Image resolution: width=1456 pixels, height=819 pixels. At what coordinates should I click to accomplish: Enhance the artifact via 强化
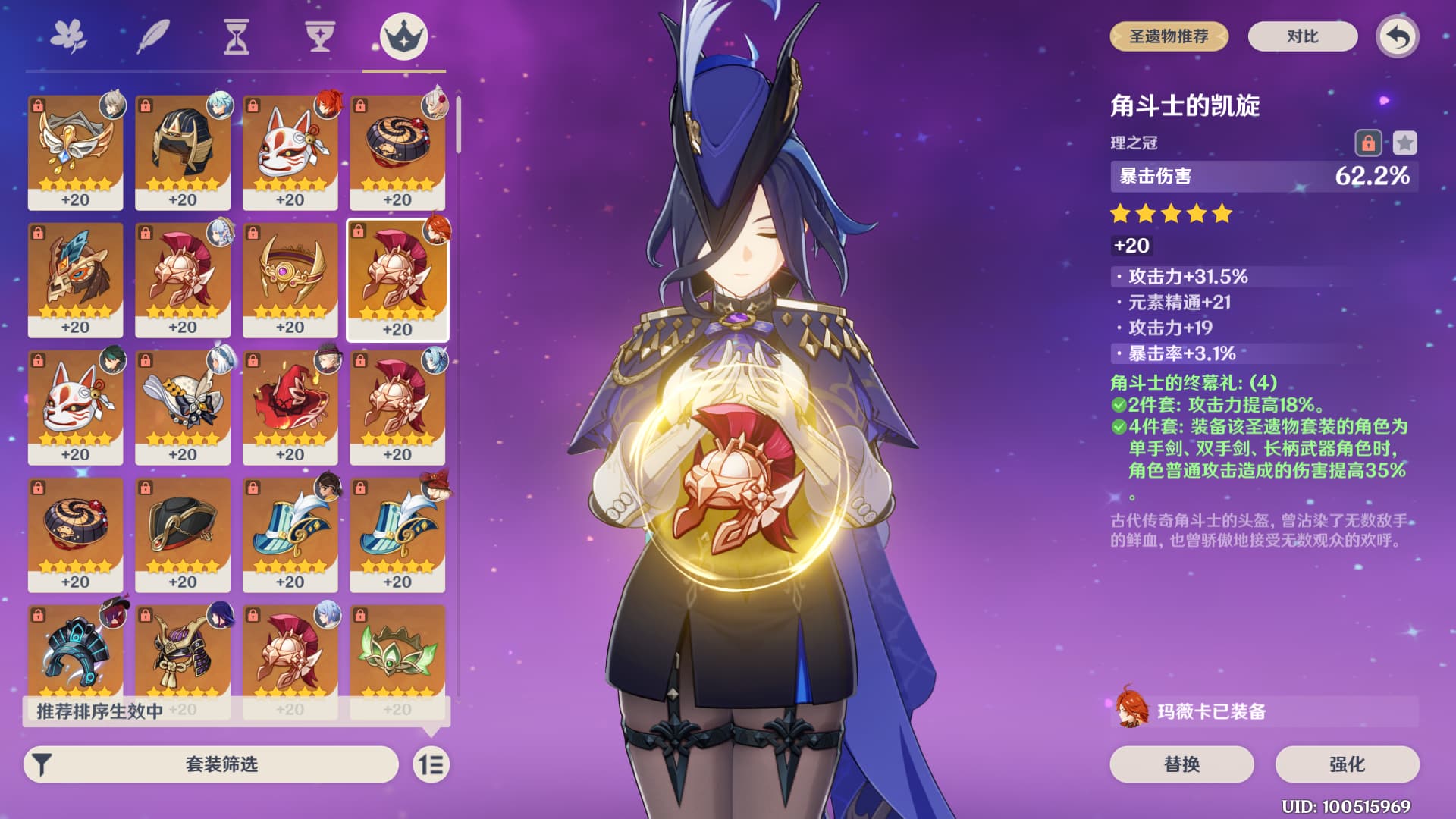point(1347,764)
